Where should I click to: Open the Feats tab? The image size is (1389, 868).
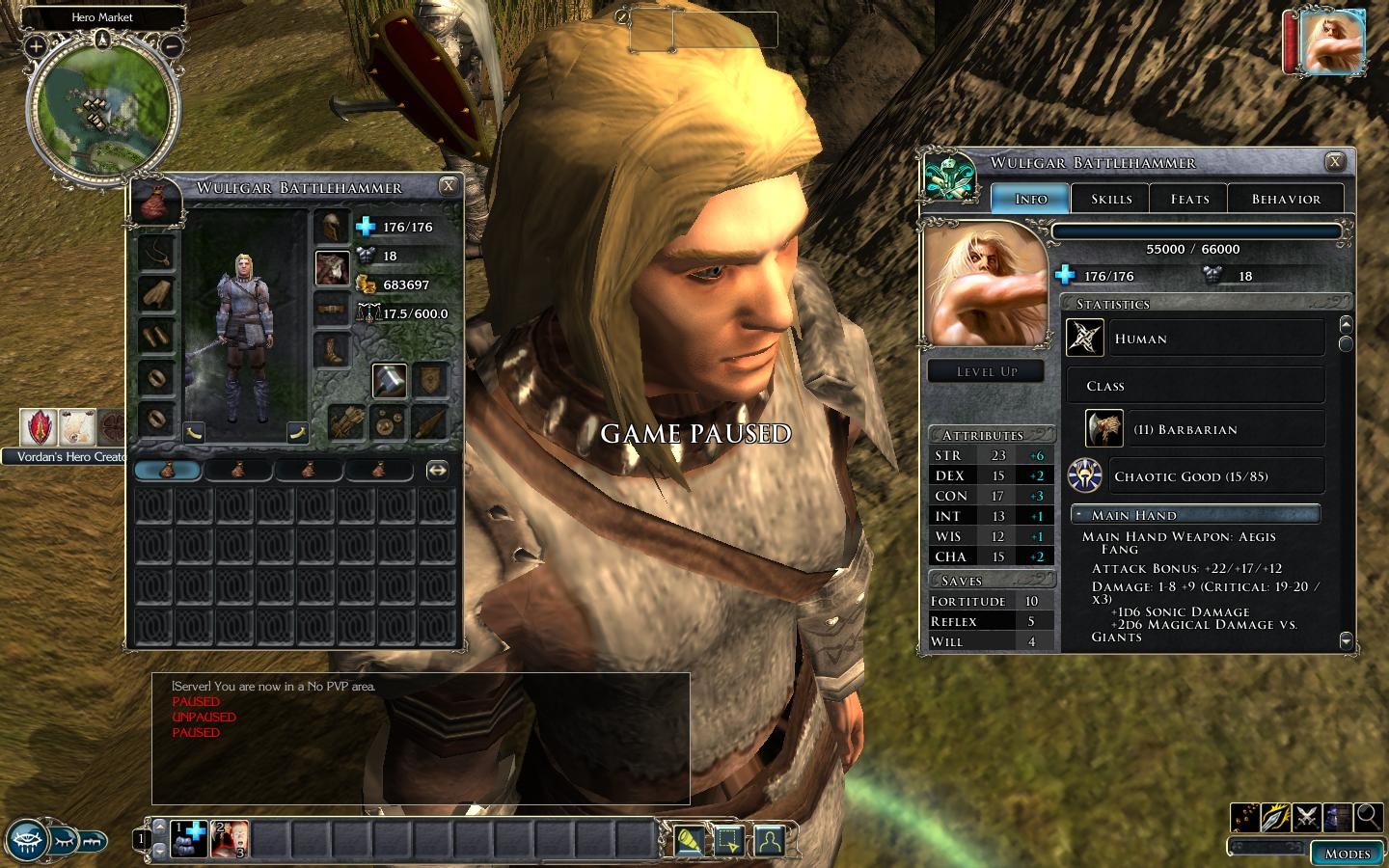point(1189,199)
